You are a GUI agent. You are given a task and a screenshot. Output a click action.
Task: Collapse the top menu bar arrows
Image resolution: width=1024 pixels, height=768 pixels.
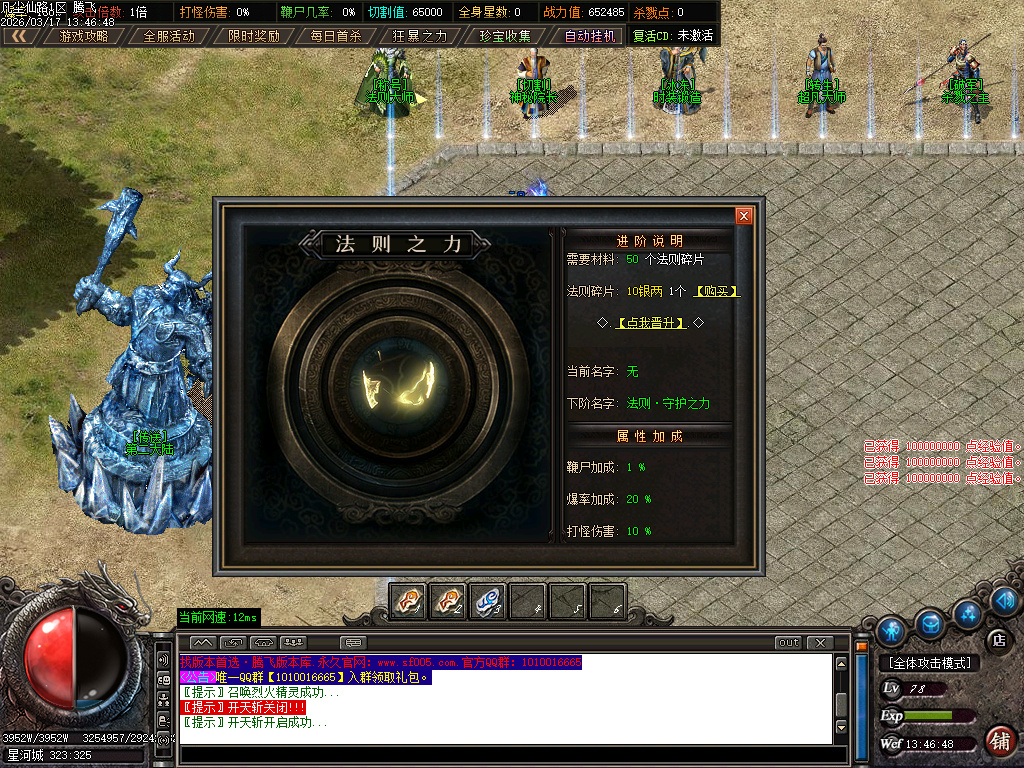point(19,36)
